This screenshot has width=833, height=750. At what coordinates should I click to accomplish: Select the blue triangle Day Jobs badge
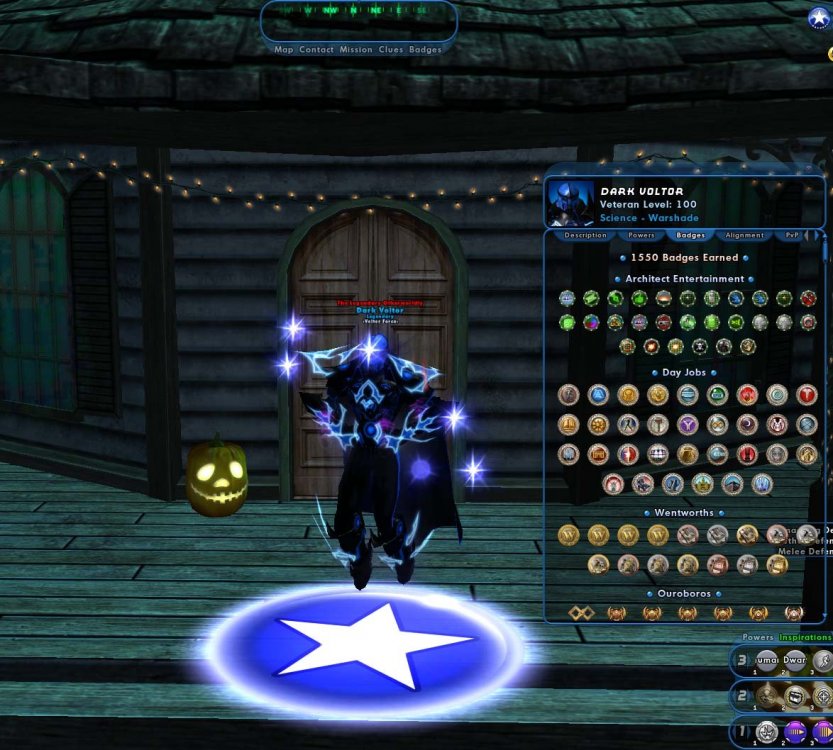598,395
